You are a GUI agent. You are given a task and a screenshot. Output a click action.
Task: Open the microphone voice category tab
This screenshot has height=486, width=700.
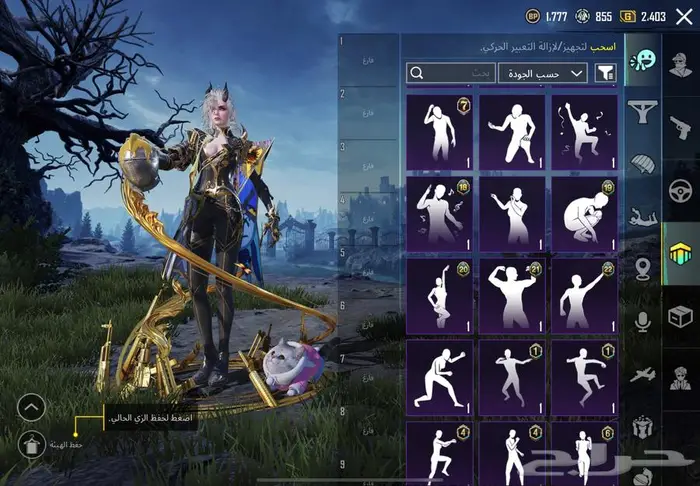pyautogui.click(x=642, y=320)
